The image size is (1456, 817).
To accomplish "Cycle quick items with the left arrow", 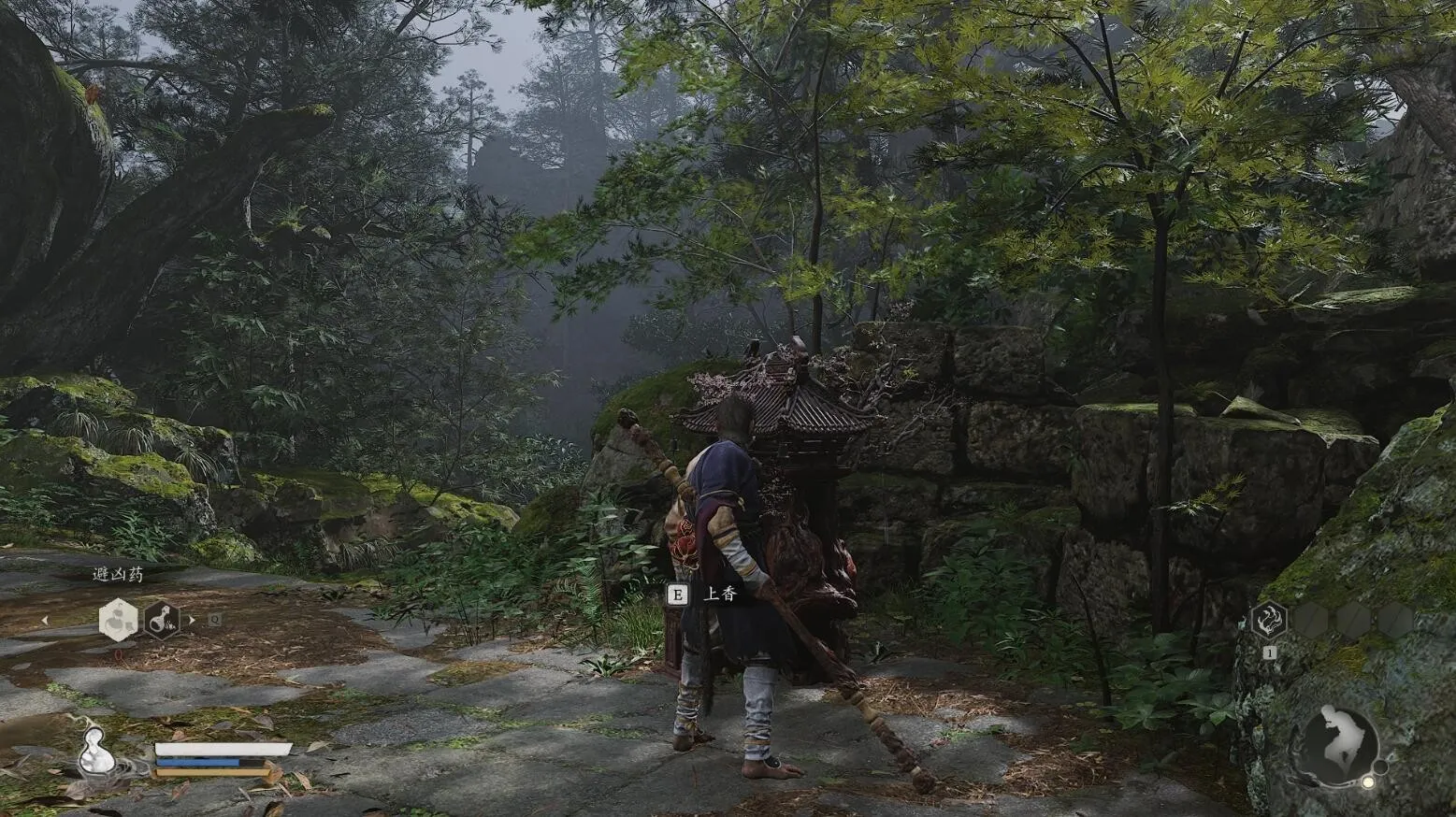I will click(44, 620).
